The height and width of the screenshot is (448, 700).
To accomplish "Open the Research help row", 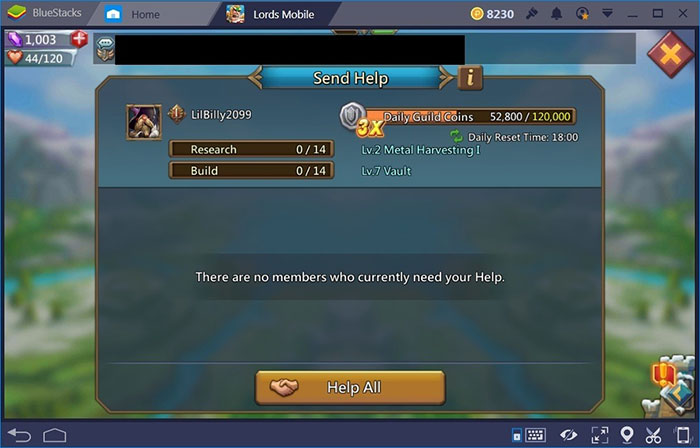I will coord(250,149).
